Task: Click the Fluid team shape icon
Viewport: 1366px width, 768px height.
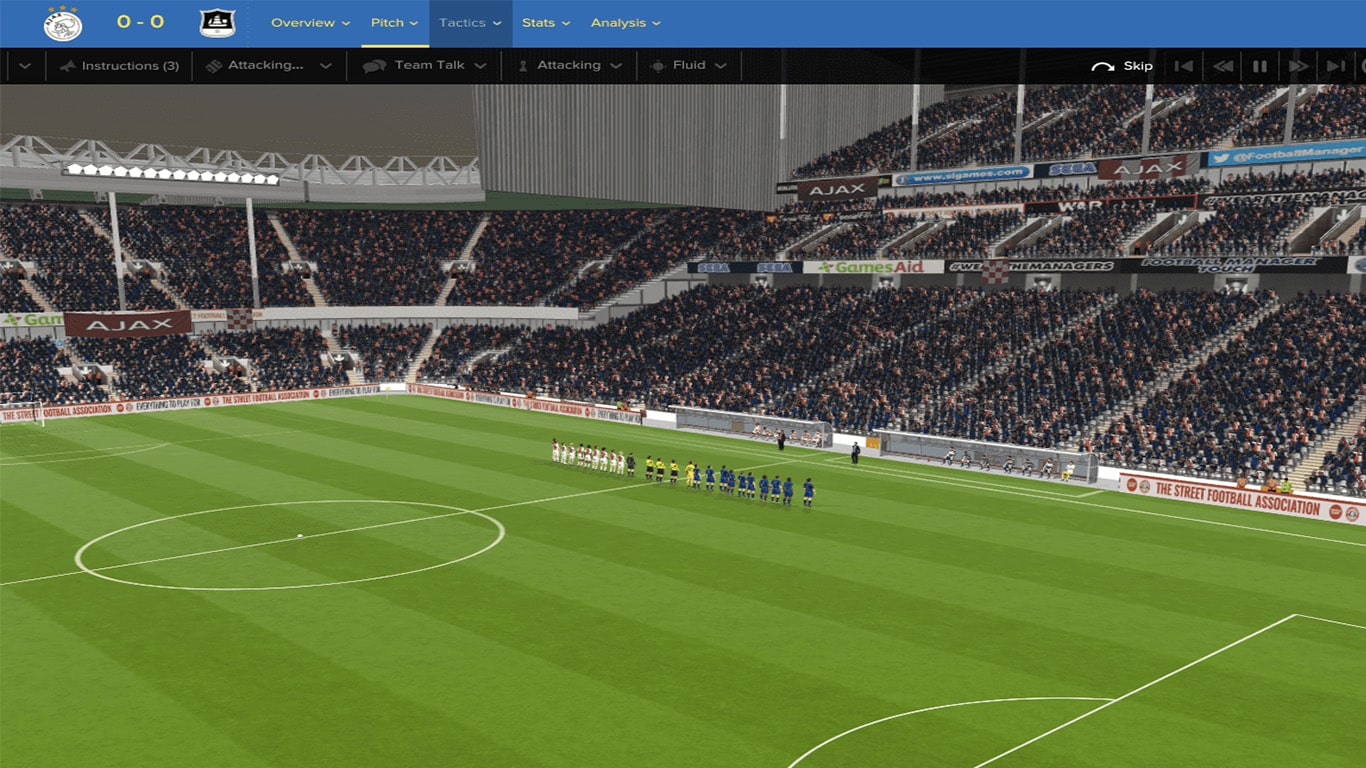Action: tap(658, 65)
